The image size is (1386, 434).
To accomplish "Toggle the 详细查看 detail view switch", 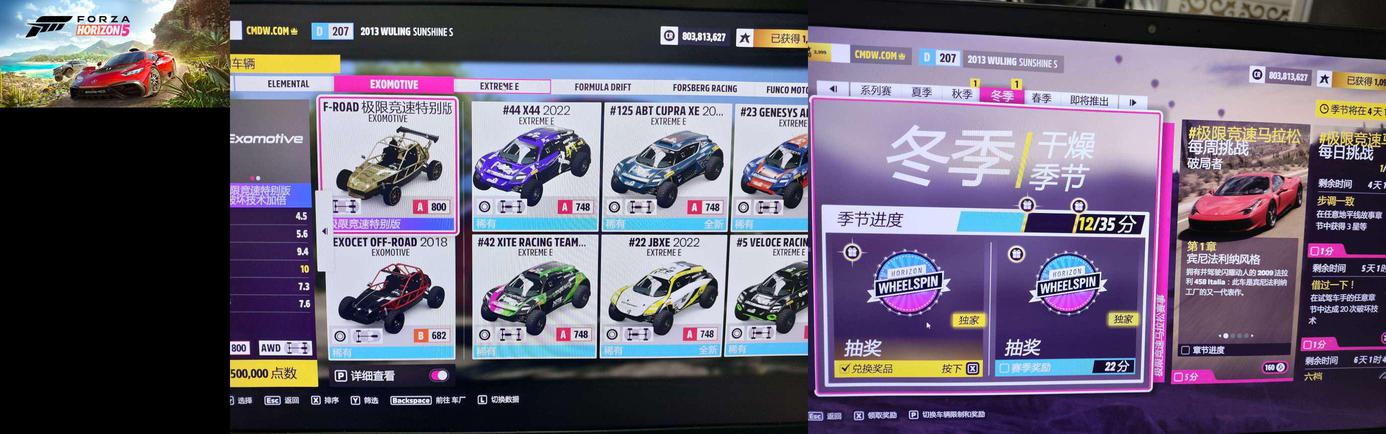I will coord(439,375).
